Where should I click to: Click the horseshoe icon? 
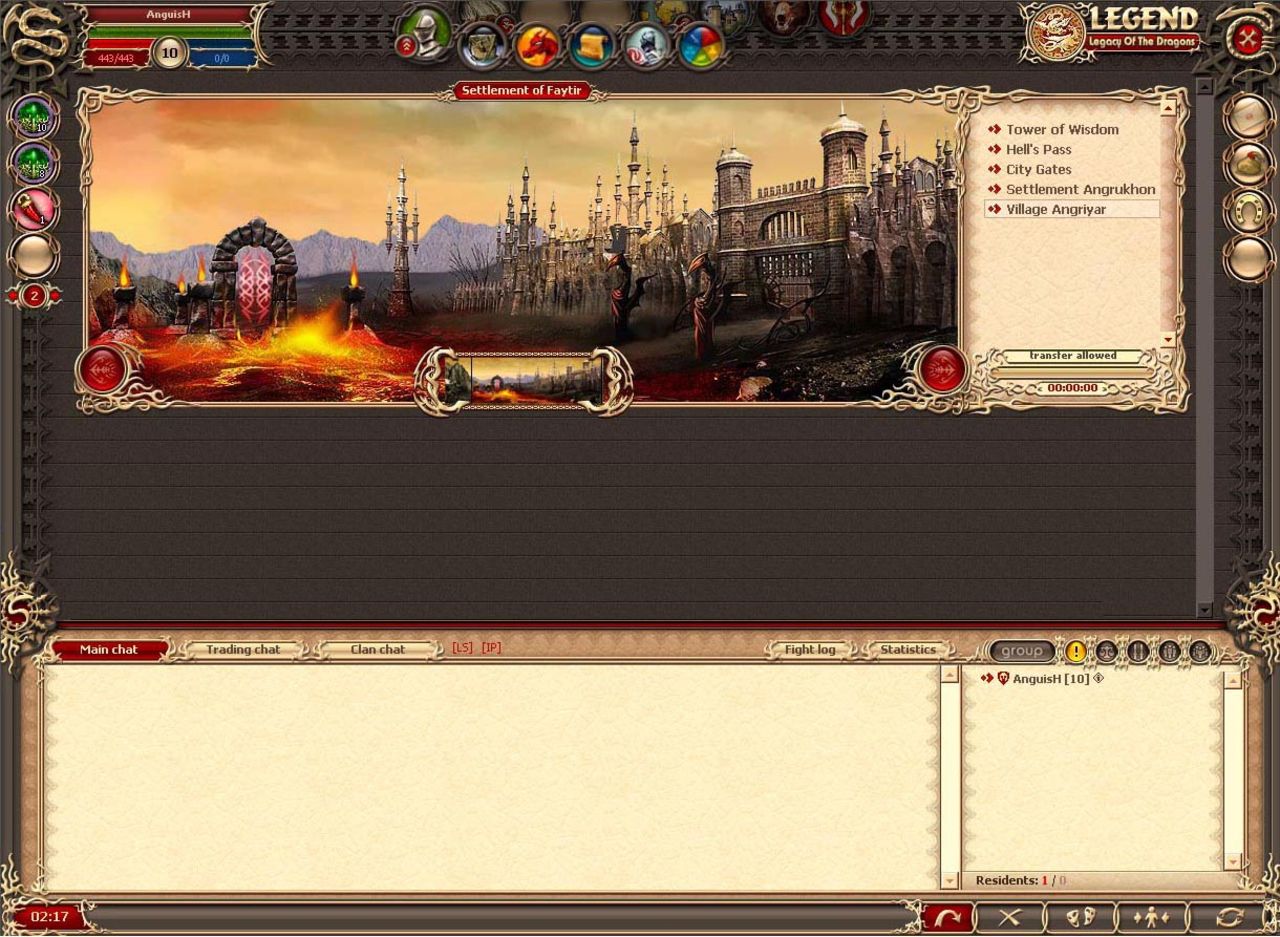coord(1248,210)
